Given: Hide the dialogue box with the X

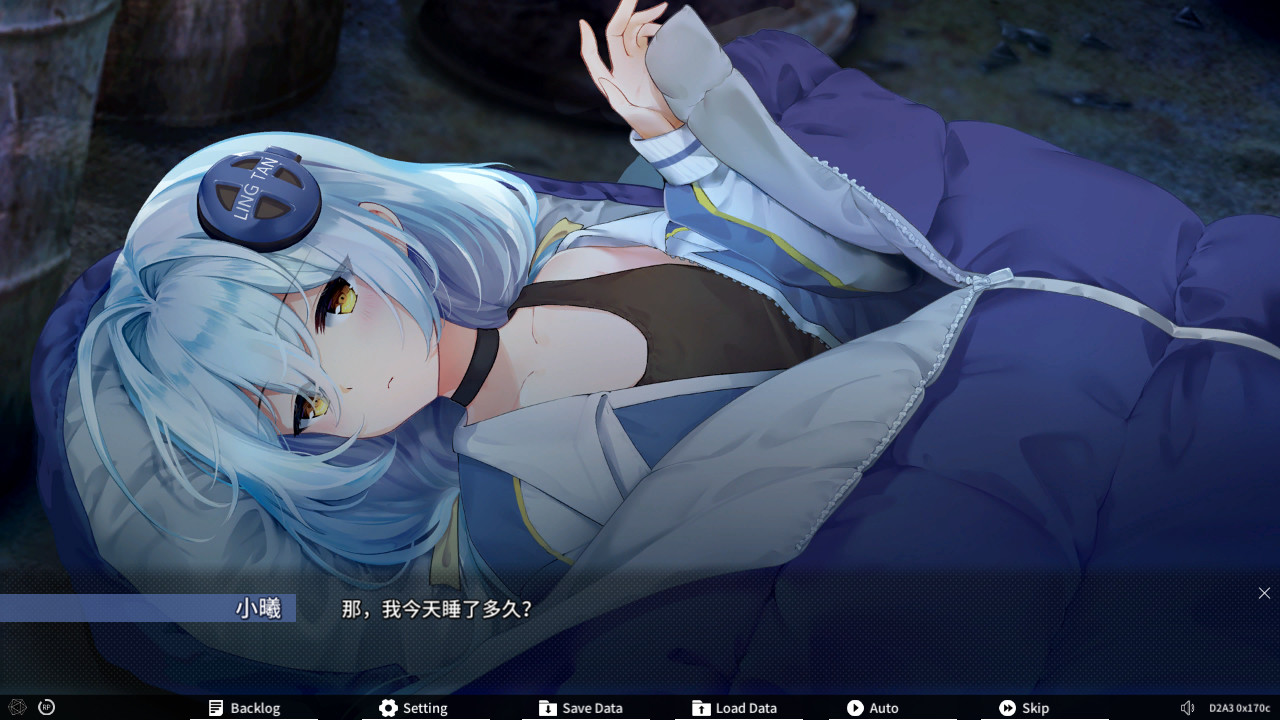Looking at the screenshot, I should [x=1264, y=593].
